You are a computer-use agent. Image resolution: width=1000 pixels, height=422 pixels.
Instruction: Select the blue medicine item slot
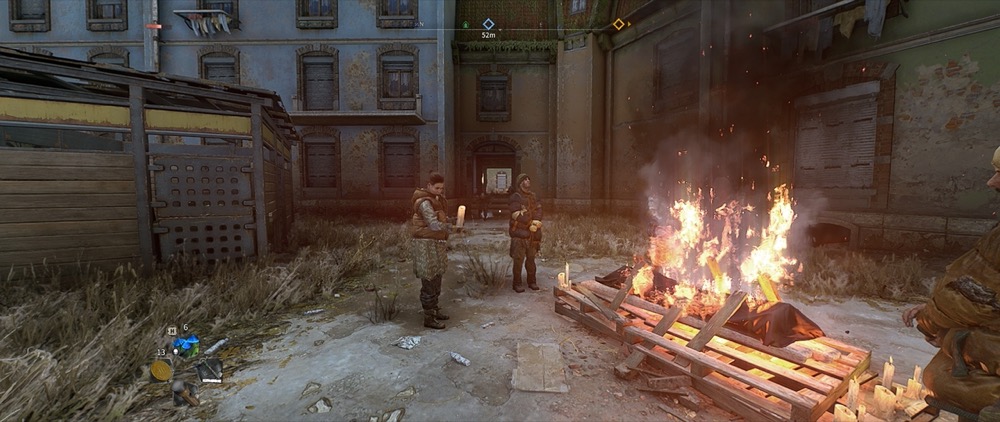(x=185, y=346)
